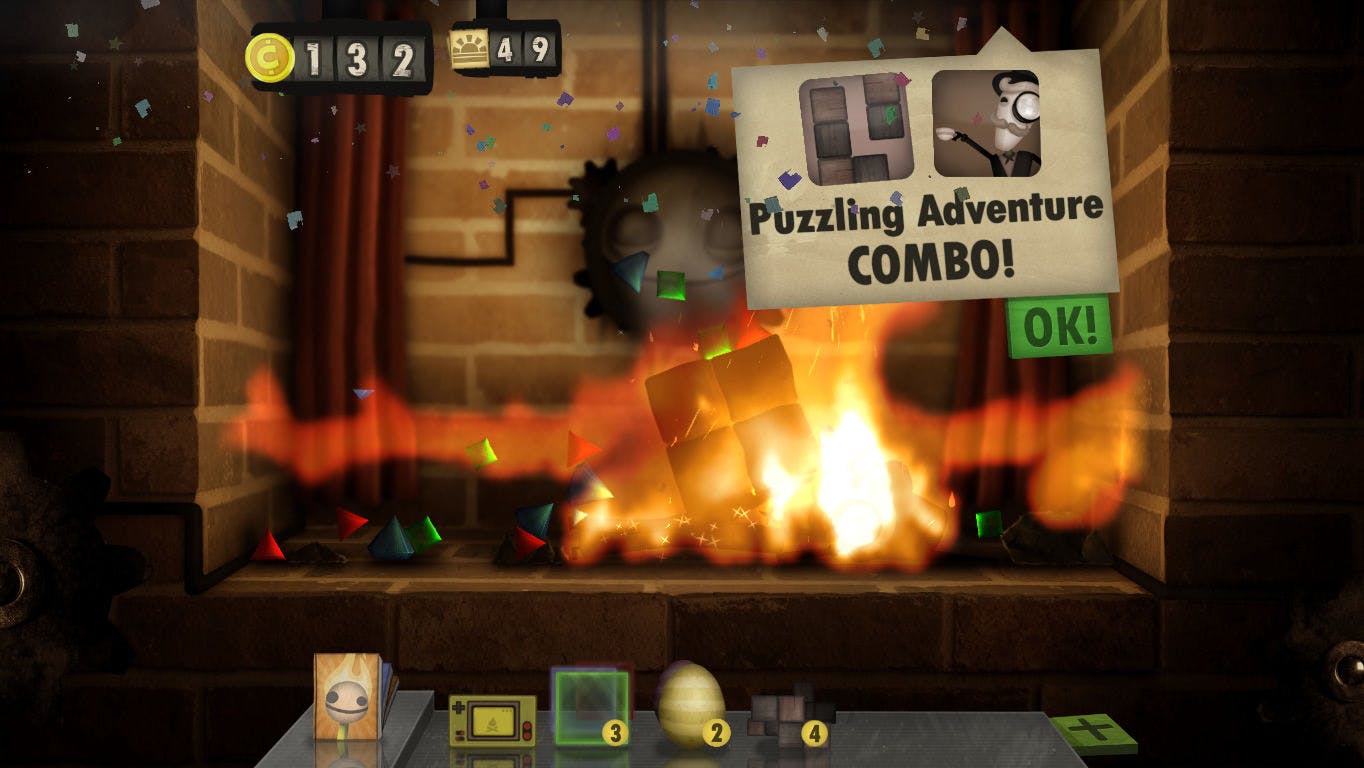
Task: Dismiss the combo popup with OK!
Action: click(x=1058, y=325)
